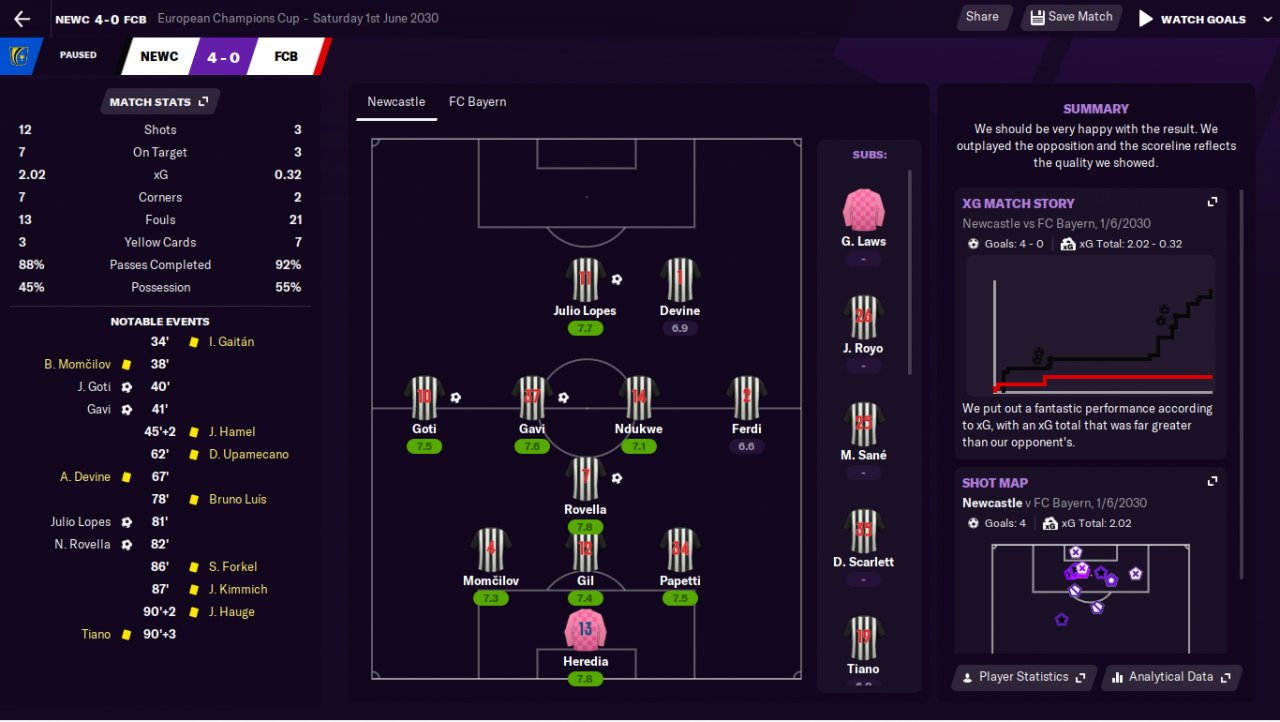Click the club badge icon
Viewport: 1280px width, 722px height.
pyautogui.click(x=18, y=56)
